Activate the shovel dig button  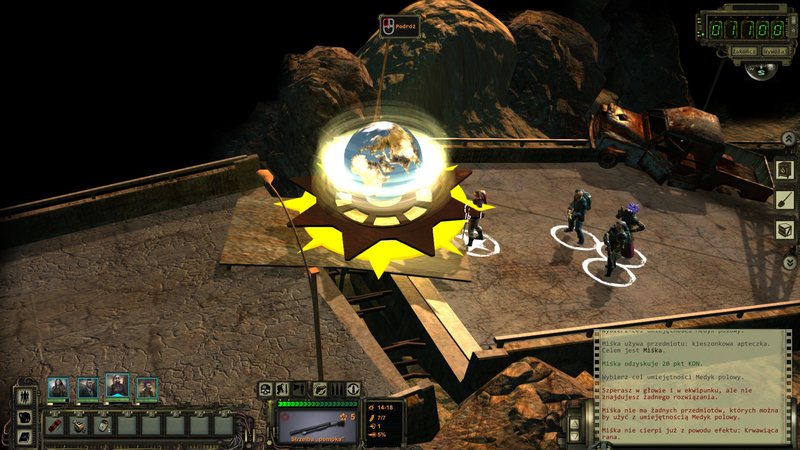click(786, 200)
